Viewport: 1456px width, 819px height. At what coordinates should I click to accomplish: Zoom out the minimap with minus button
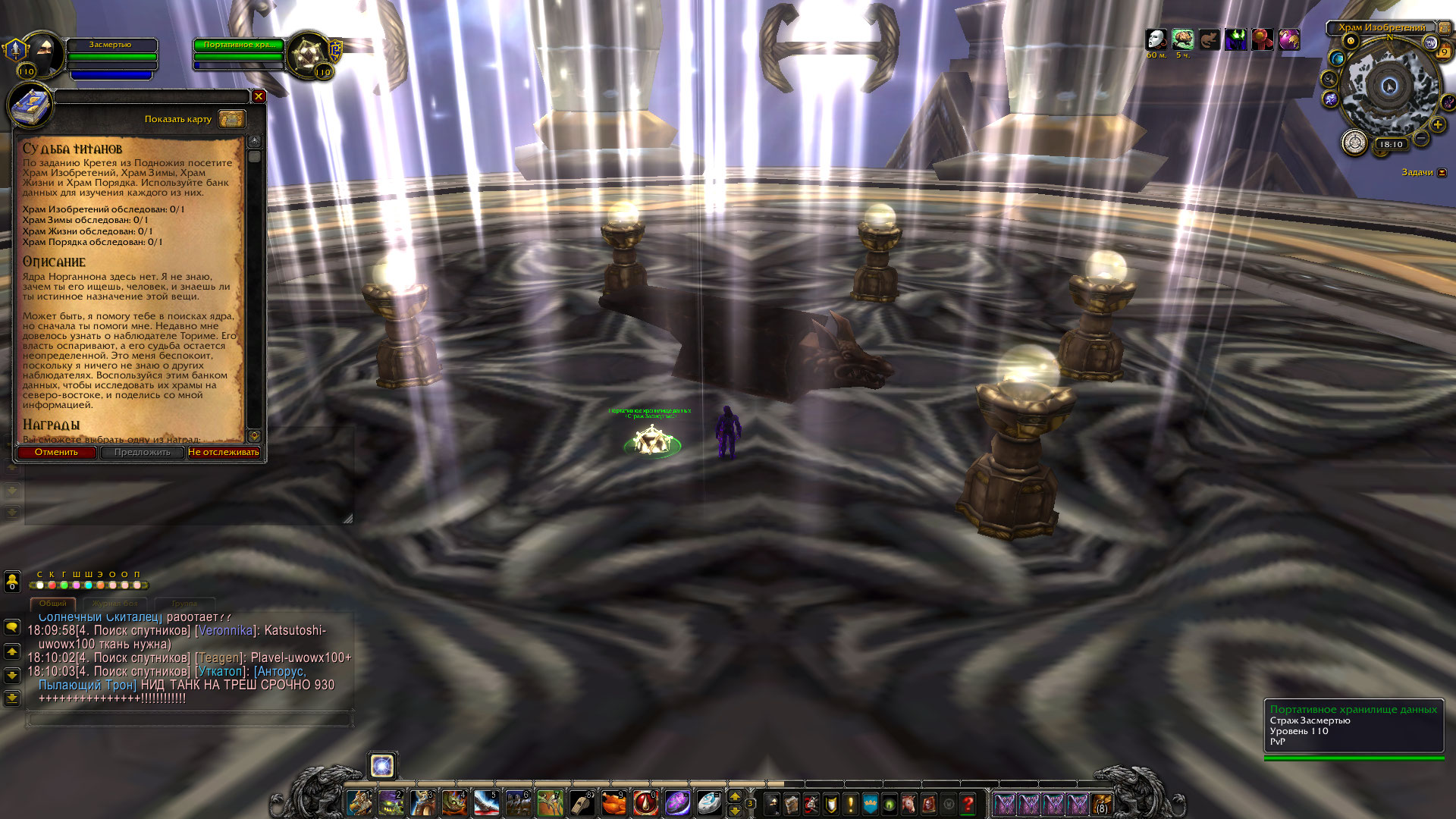coord(1421,139)
